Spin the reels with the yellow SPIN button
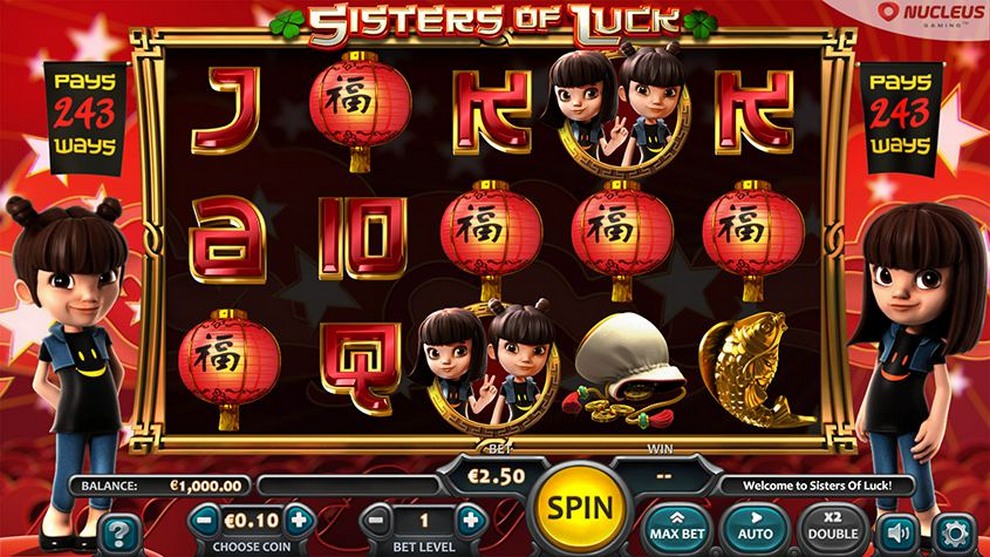Viewport: 990px width, 557px height. point(580,508)
